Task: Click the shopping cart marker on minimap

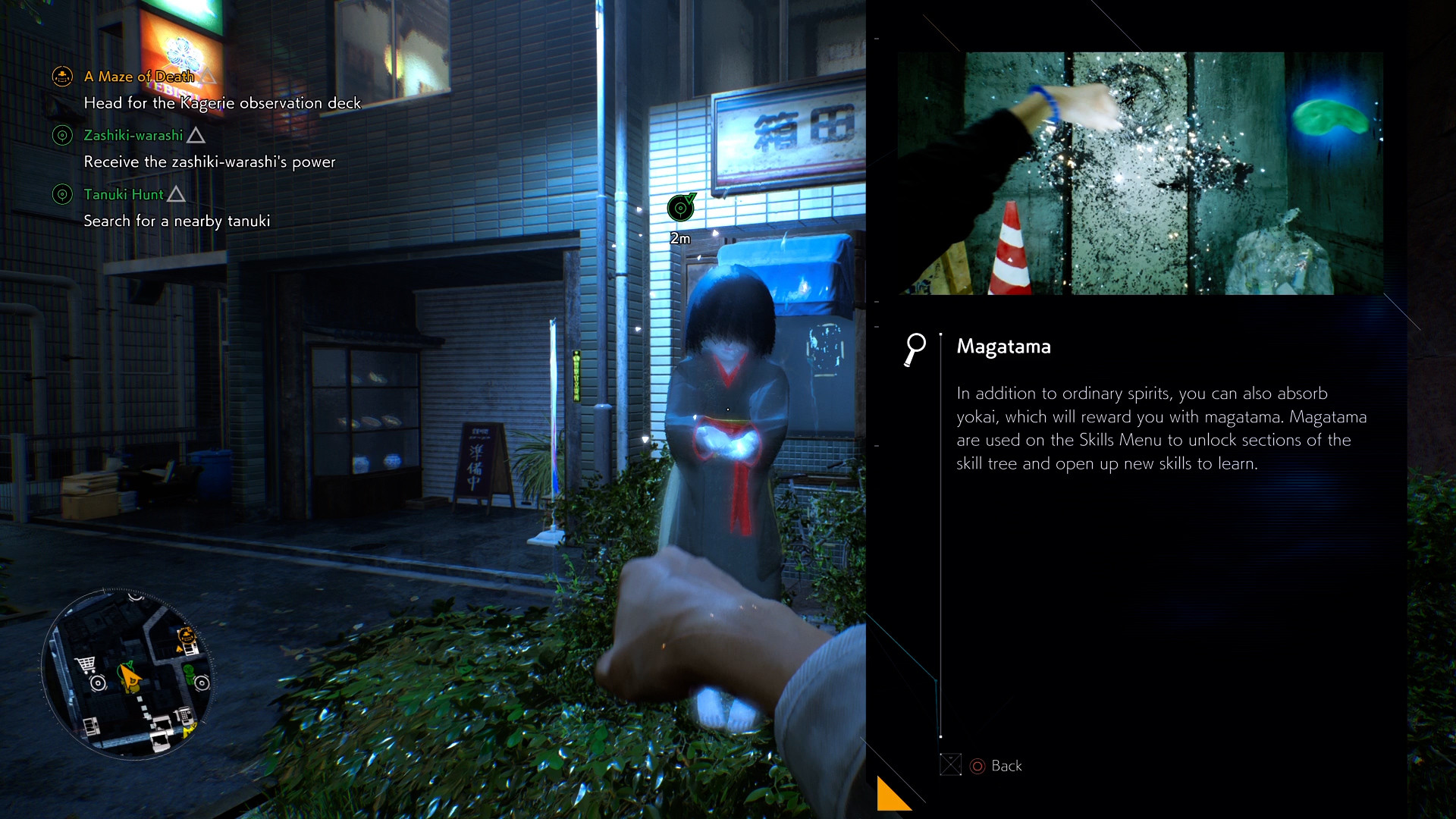Action: [86, 664]
